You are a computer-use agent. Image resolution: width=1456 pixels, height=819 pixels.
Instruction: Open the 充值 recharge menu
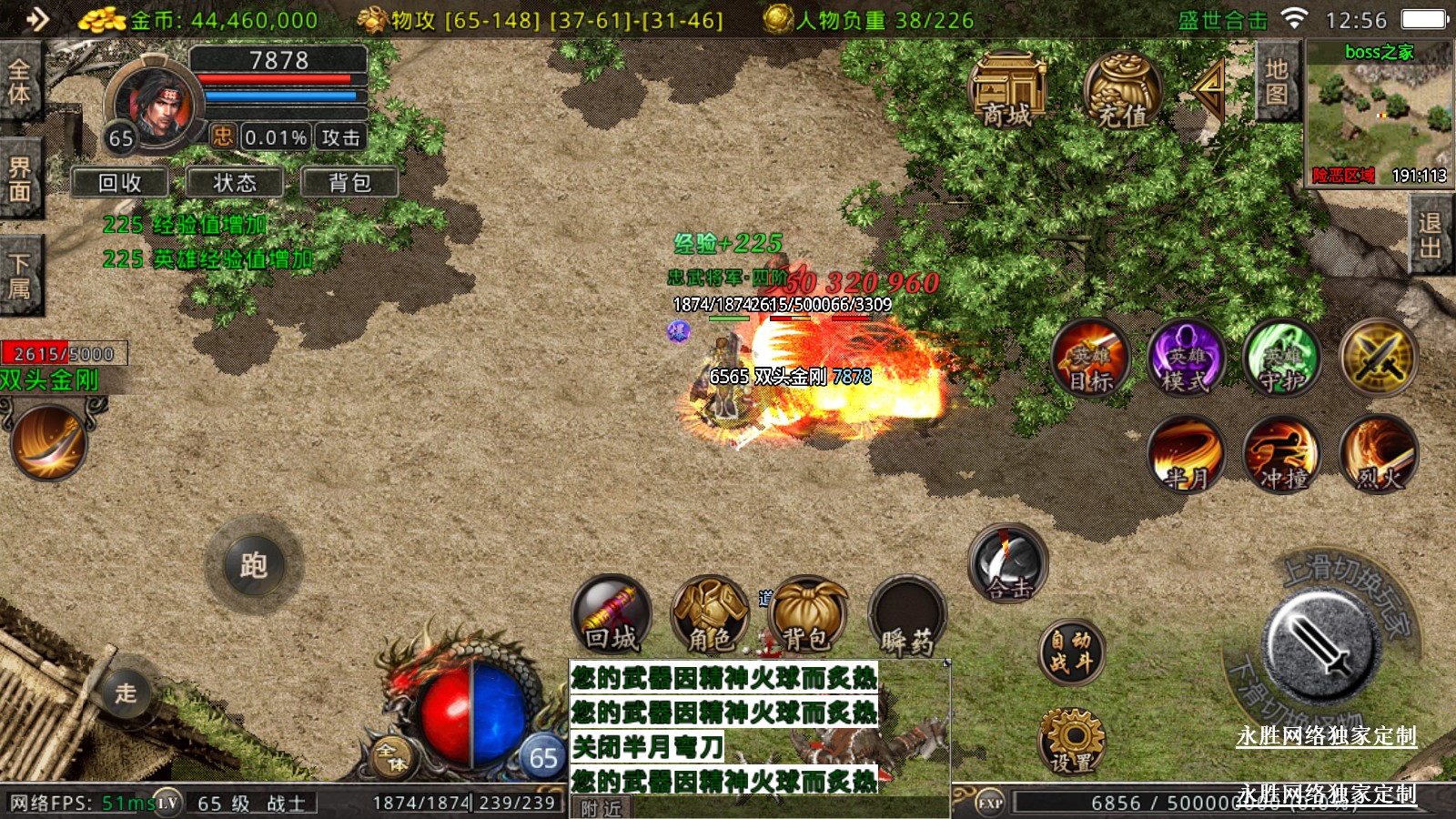point(1122,91)
